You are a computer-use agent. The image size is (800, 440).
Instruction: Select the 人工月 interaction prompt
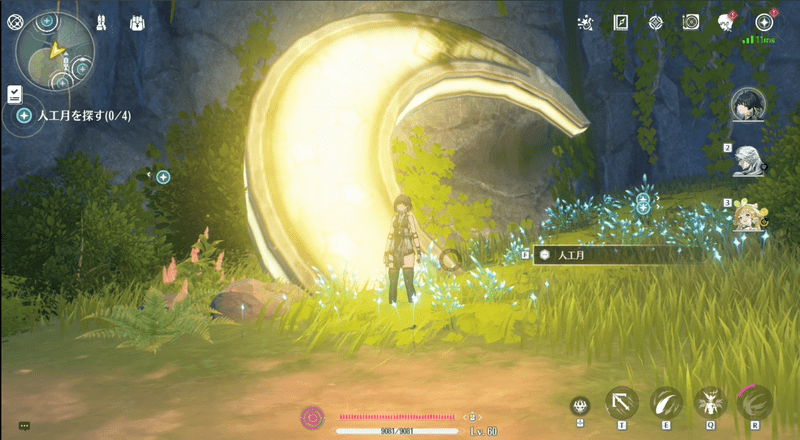(x=600, y=255)
